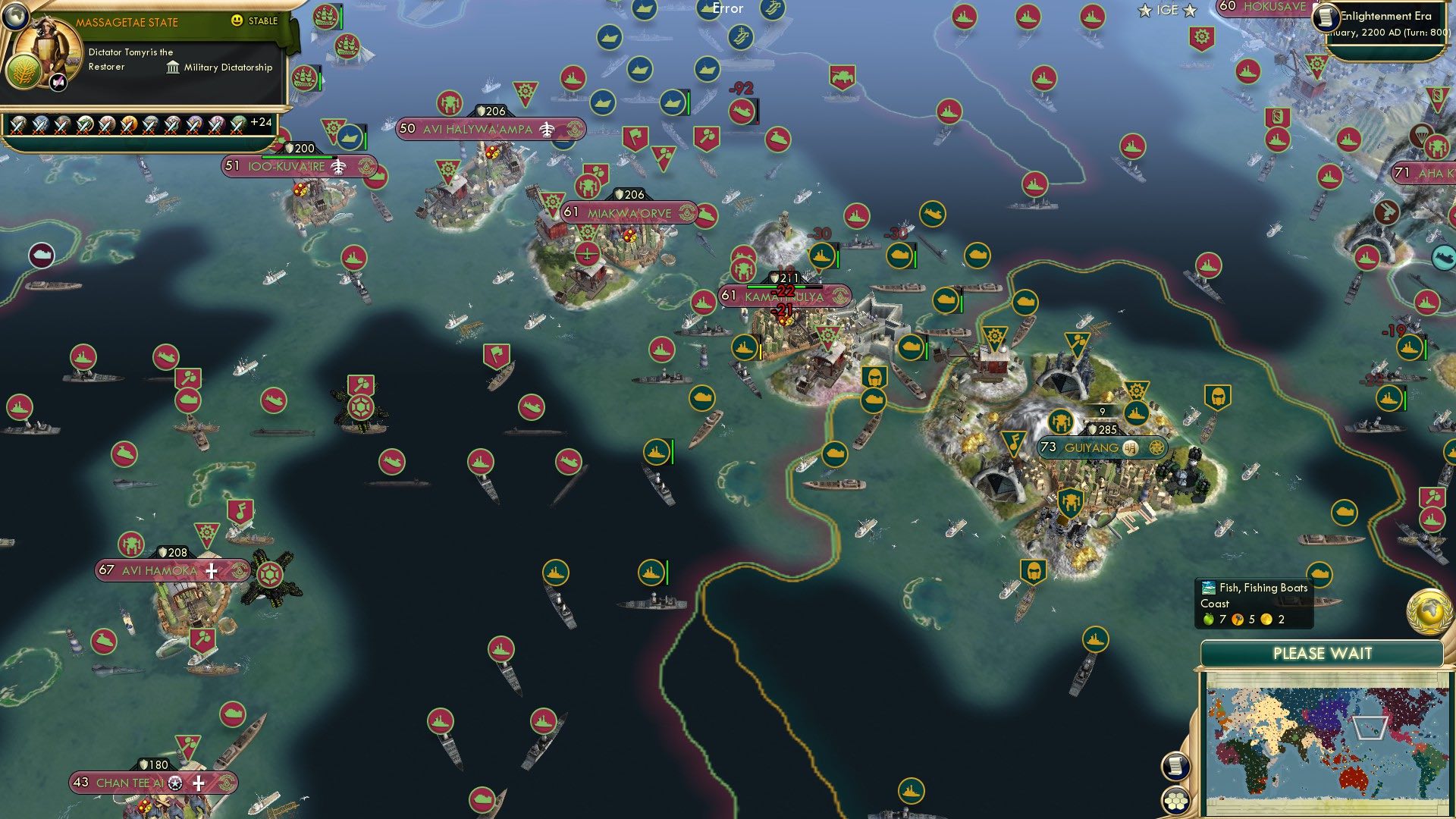Click the hammer production icon in the Coast tooltip
This screenshot has height=819, width=1456.
tap(1239, 620)
